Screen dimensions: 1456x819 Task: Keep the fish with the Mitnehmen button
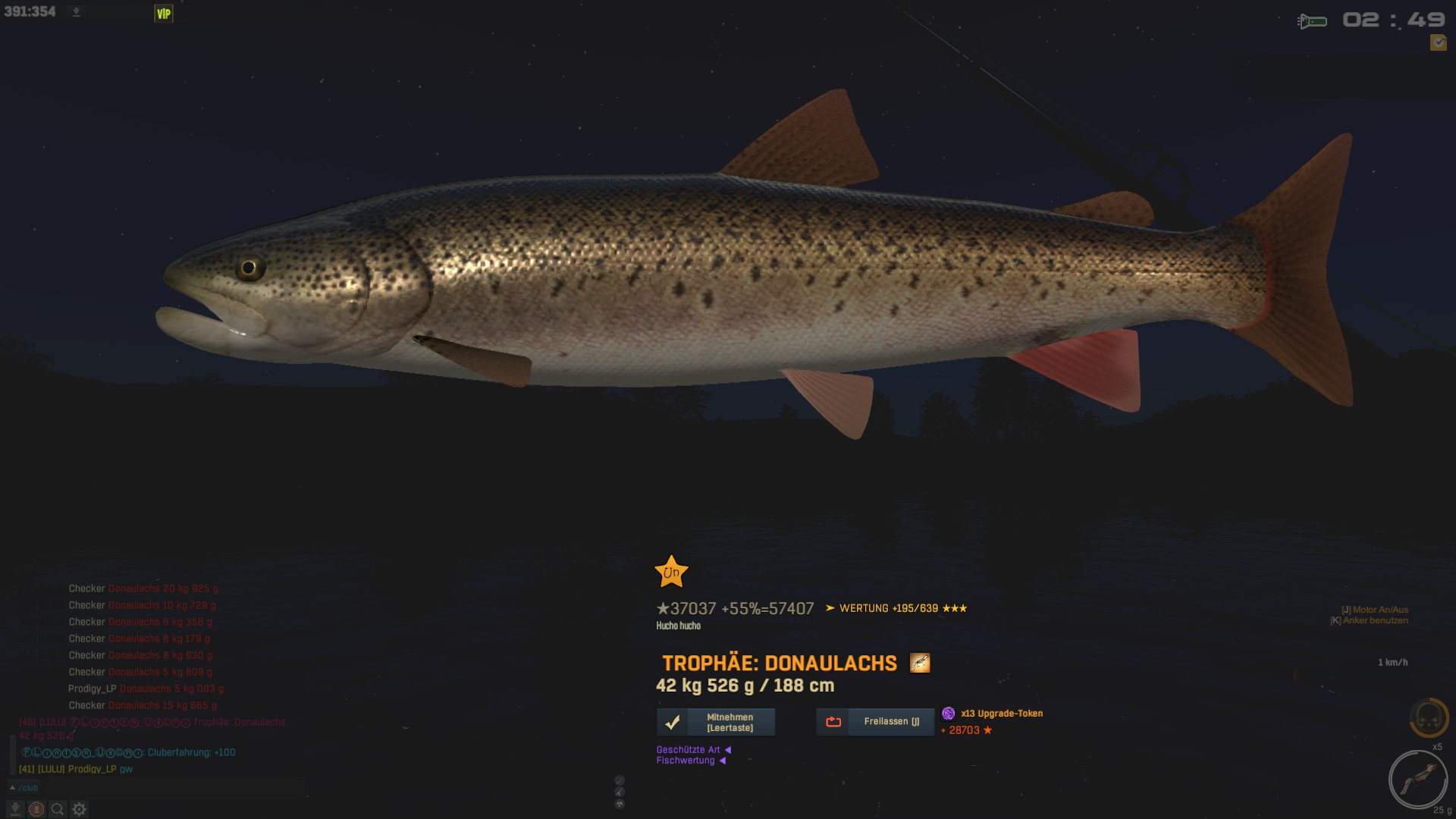pos(716,722)
